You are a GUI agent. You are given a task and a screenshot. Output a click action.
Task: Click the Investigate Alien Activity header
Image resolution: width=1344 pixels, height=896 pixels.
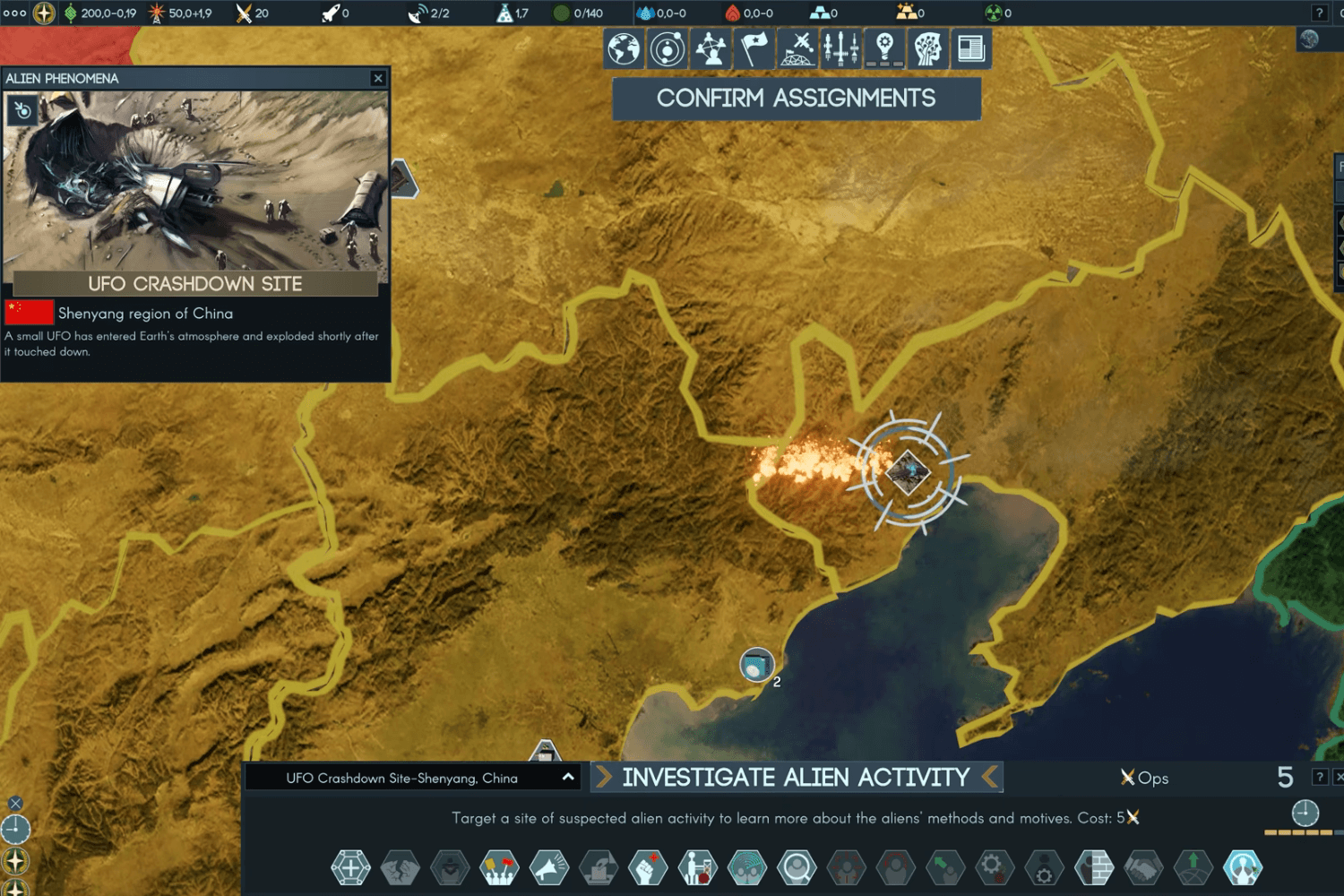(796, 777)
